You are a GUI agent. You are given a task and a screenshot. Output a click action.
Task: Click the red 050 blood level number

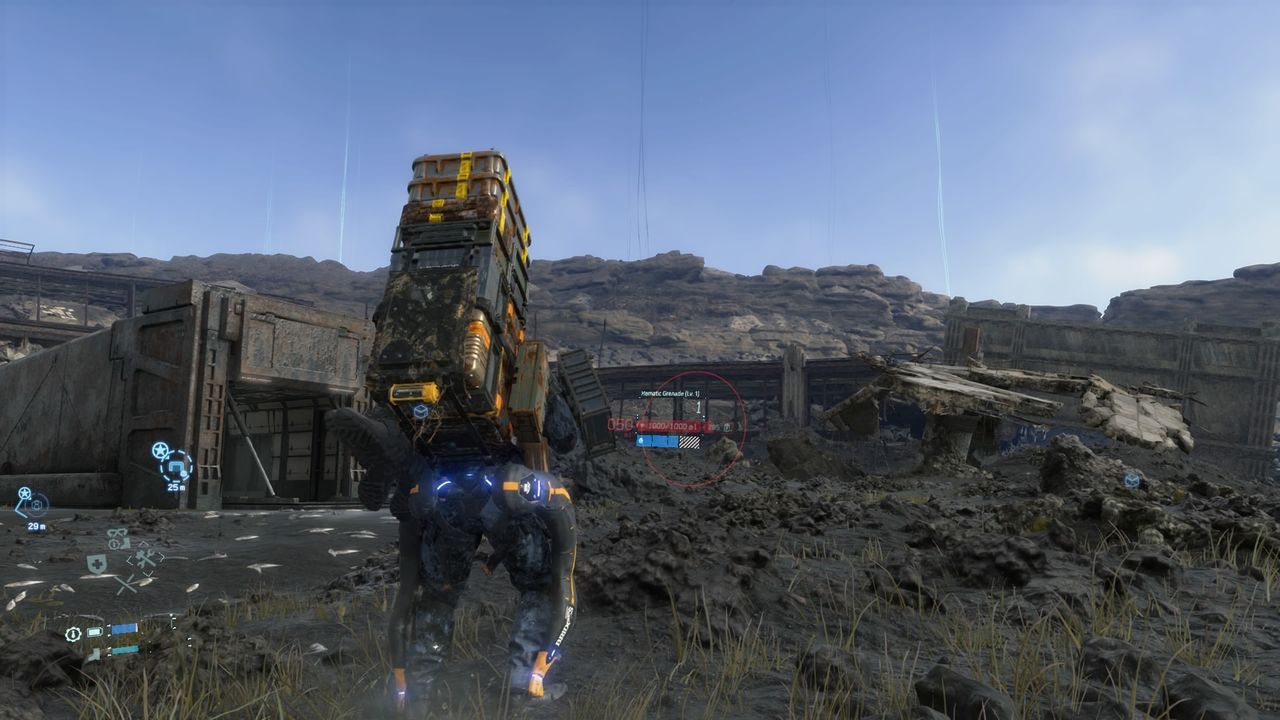(x=620, y=424)
